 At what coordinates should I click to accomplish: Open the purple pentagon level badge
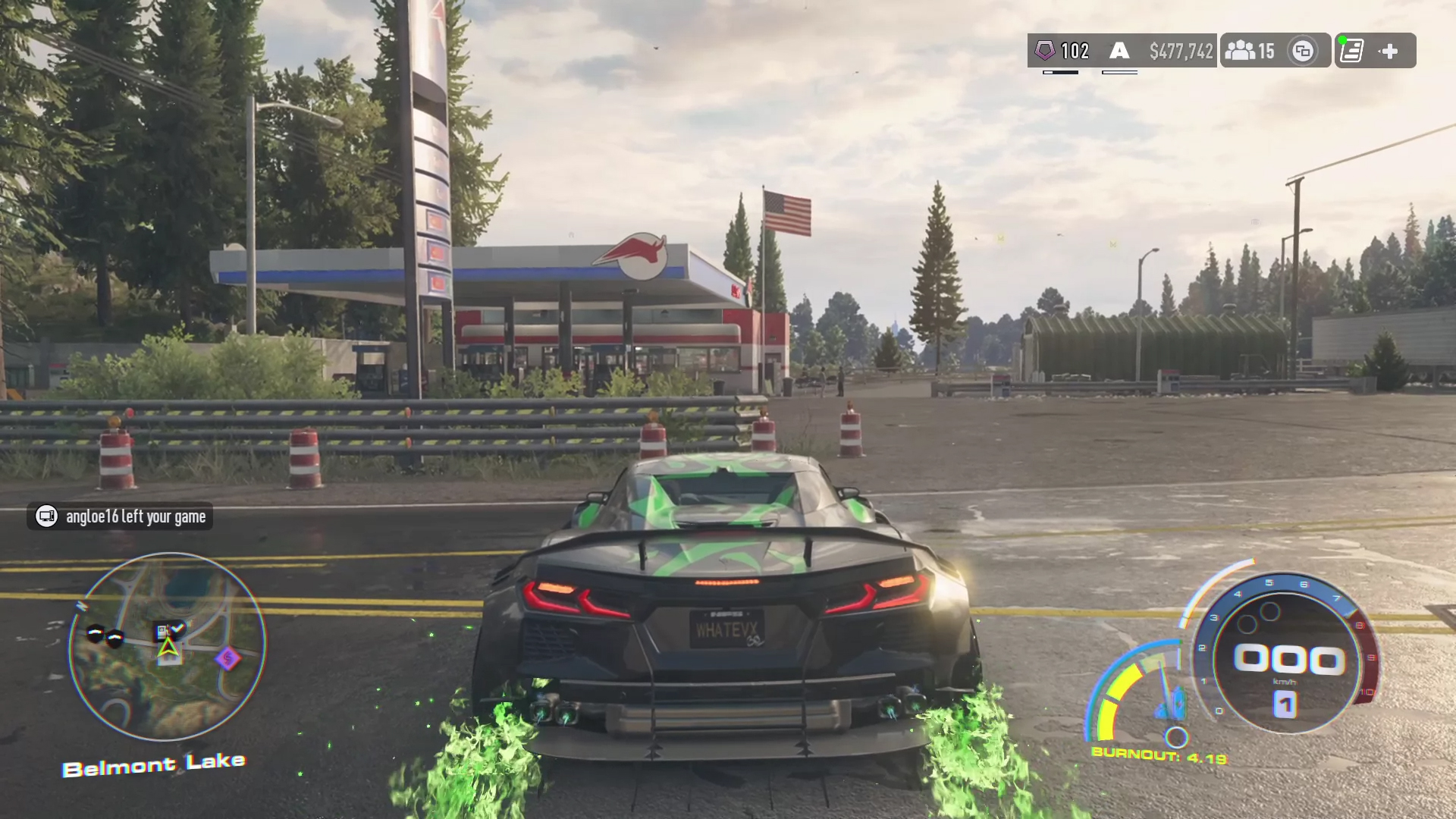[x=1045, y=51]
